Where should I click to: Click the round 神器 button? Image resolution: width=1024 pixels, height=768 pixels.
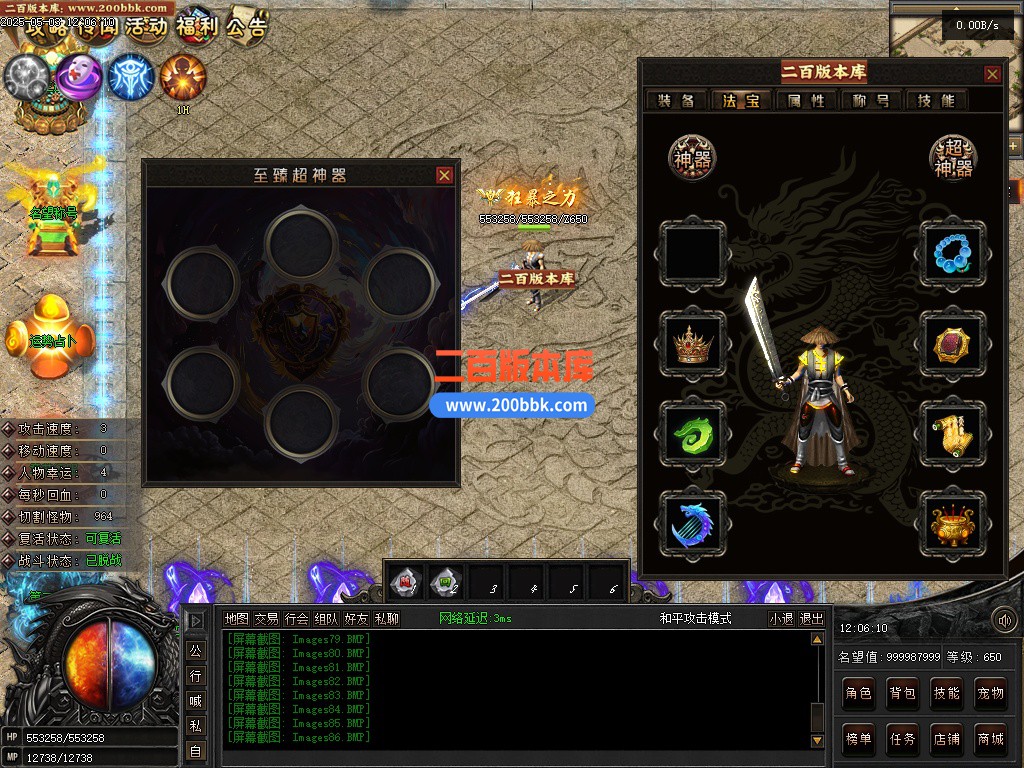pos(693,158)
